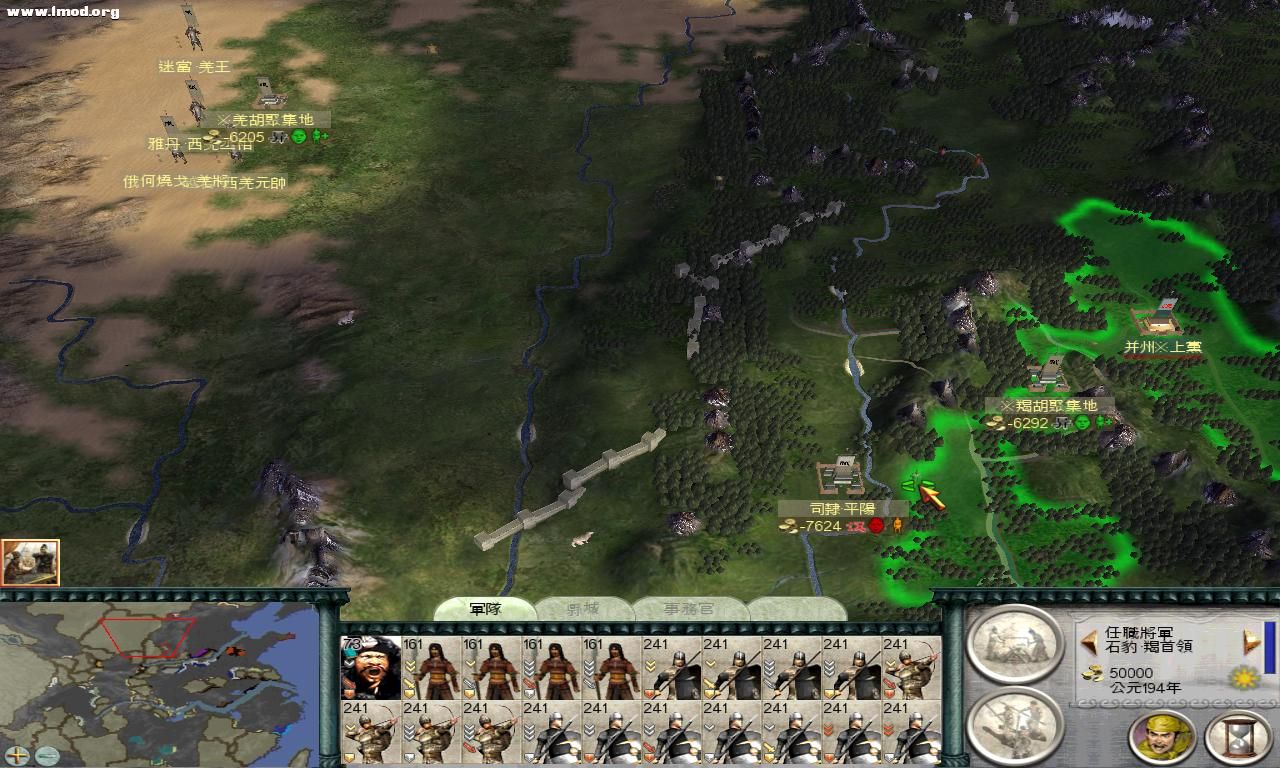Open the faction leader portrait button
Screen dimensions: 1280x768
pos(1162,737)
